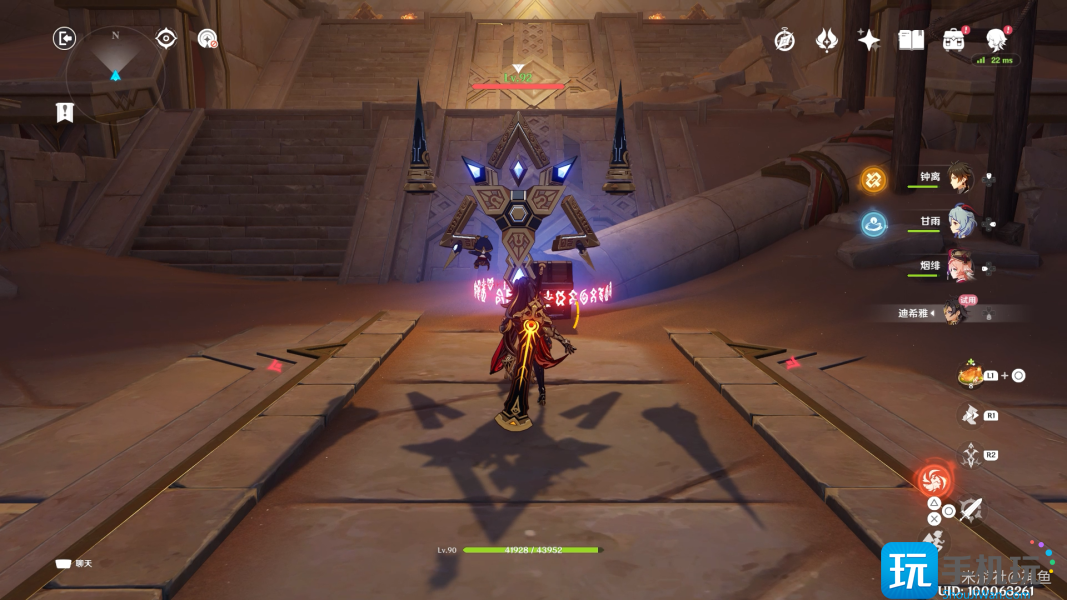
Task: Click the sword normal attack icon
Action: (971, 510)
